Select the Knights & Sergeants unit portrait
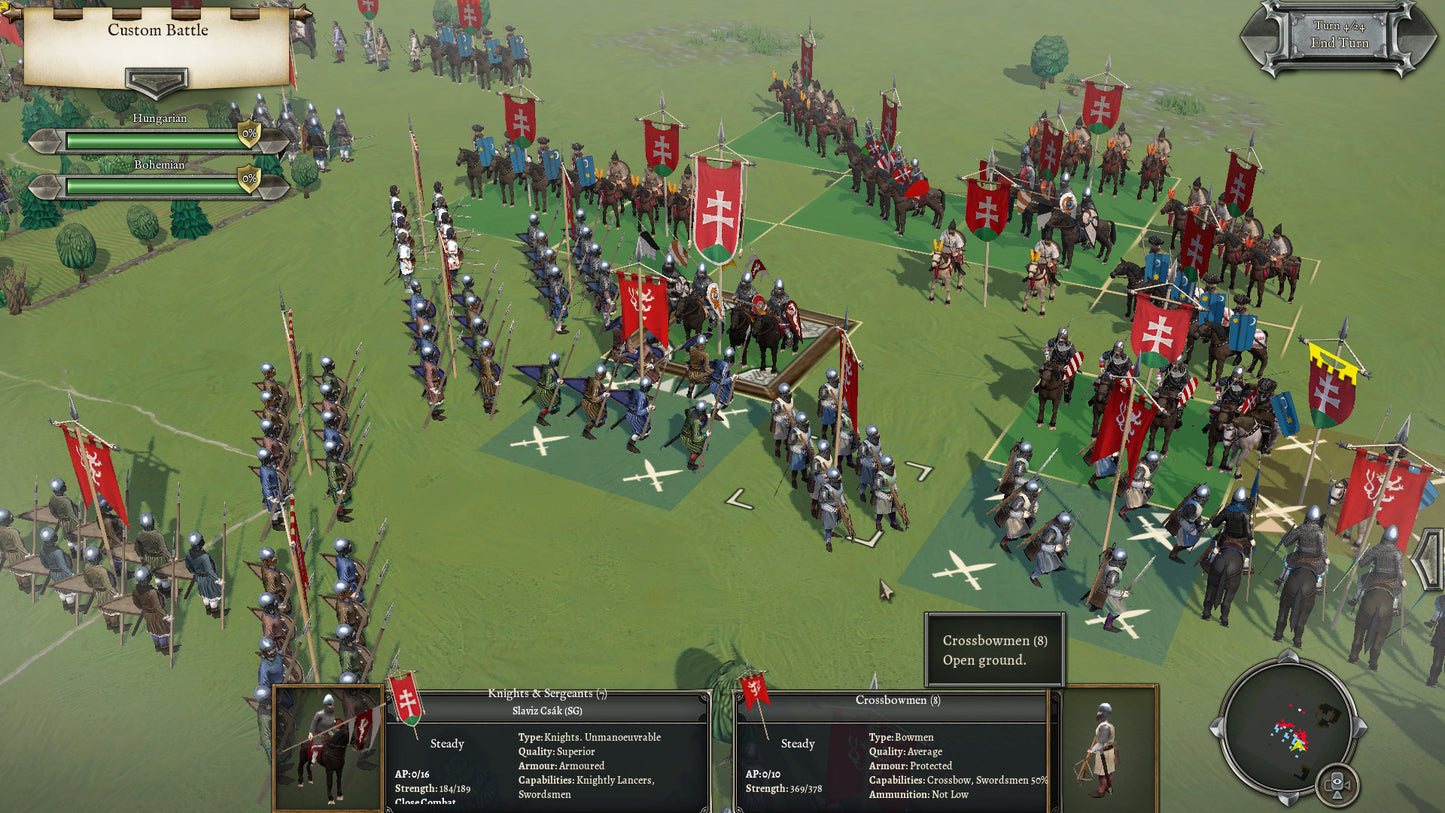Image resolution: width=1445 pixels, height=813 pixels. pos(328,746)
